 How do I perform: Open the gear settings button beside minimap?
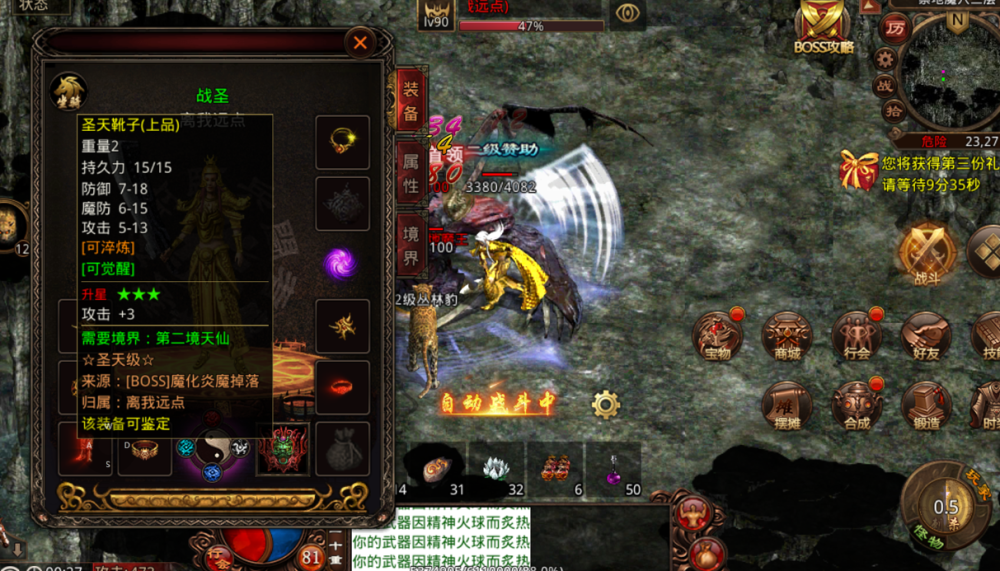[x=885, y=58]
